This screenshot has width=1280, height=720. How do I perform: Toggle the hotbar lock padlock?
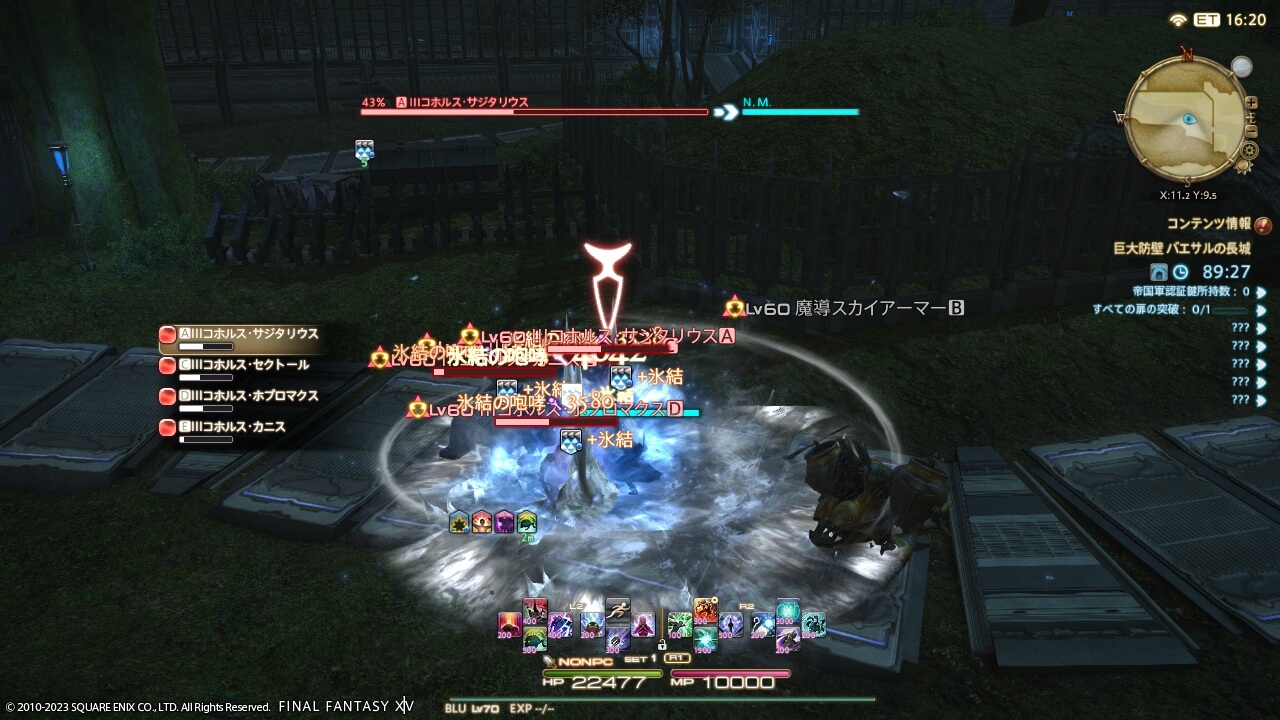click(x=661, y=646)
